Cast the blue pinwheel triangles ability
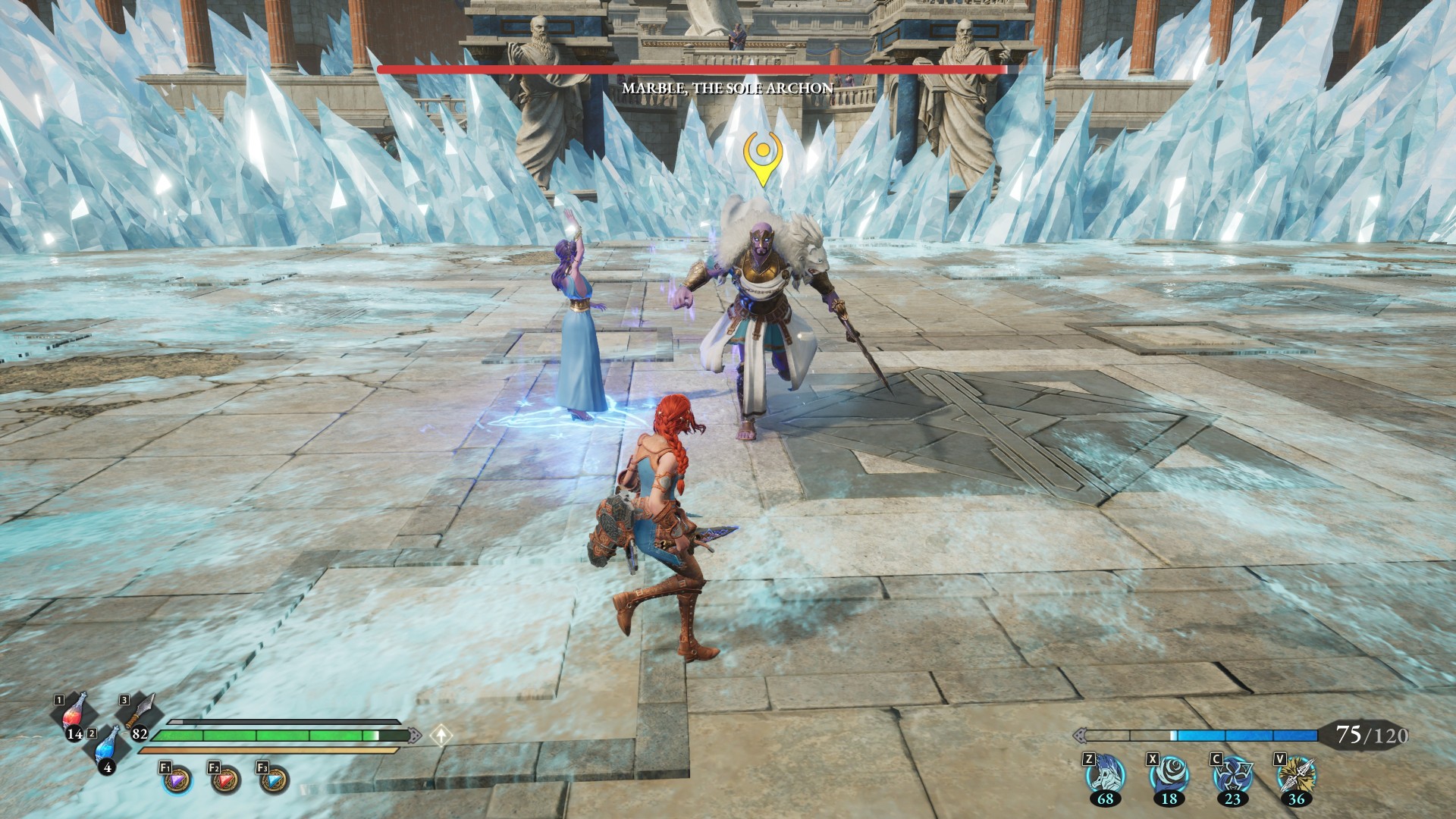Image resolution: width=1456 pixels, height=819 pixels. [1232, 776]
